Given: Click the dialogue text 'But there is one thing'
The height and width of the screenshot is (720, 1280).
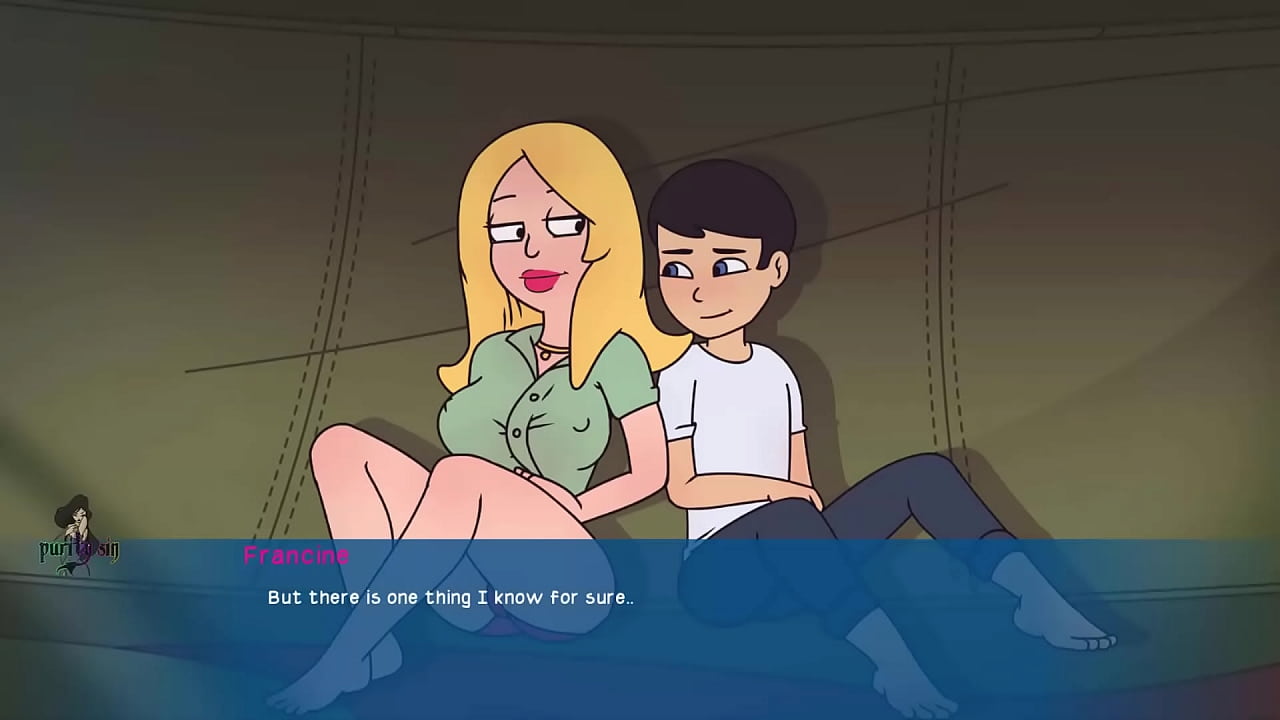Looking at the screenshot, I should 360,597.
